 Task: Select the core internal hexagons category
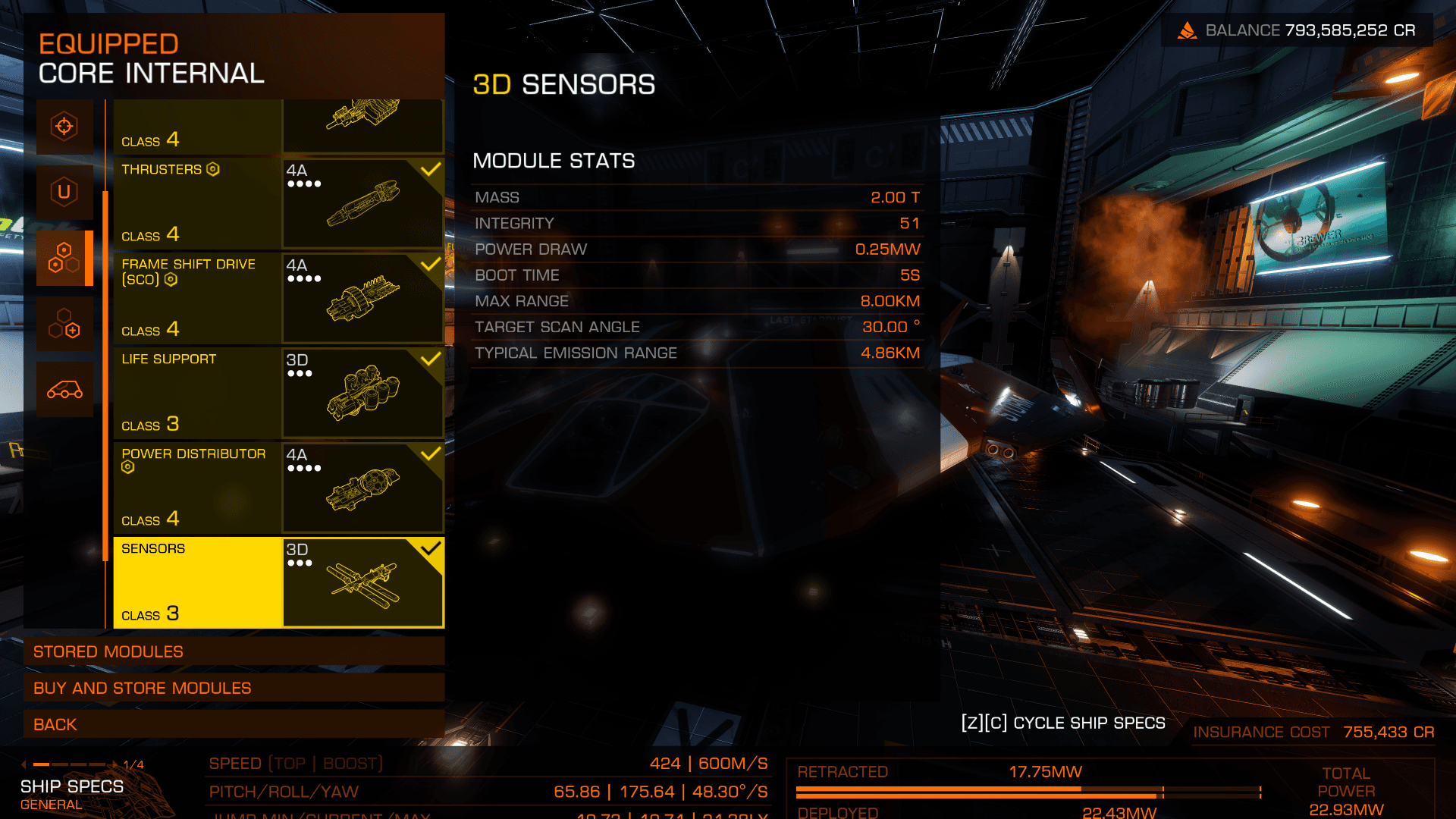[x=64, y=258]
